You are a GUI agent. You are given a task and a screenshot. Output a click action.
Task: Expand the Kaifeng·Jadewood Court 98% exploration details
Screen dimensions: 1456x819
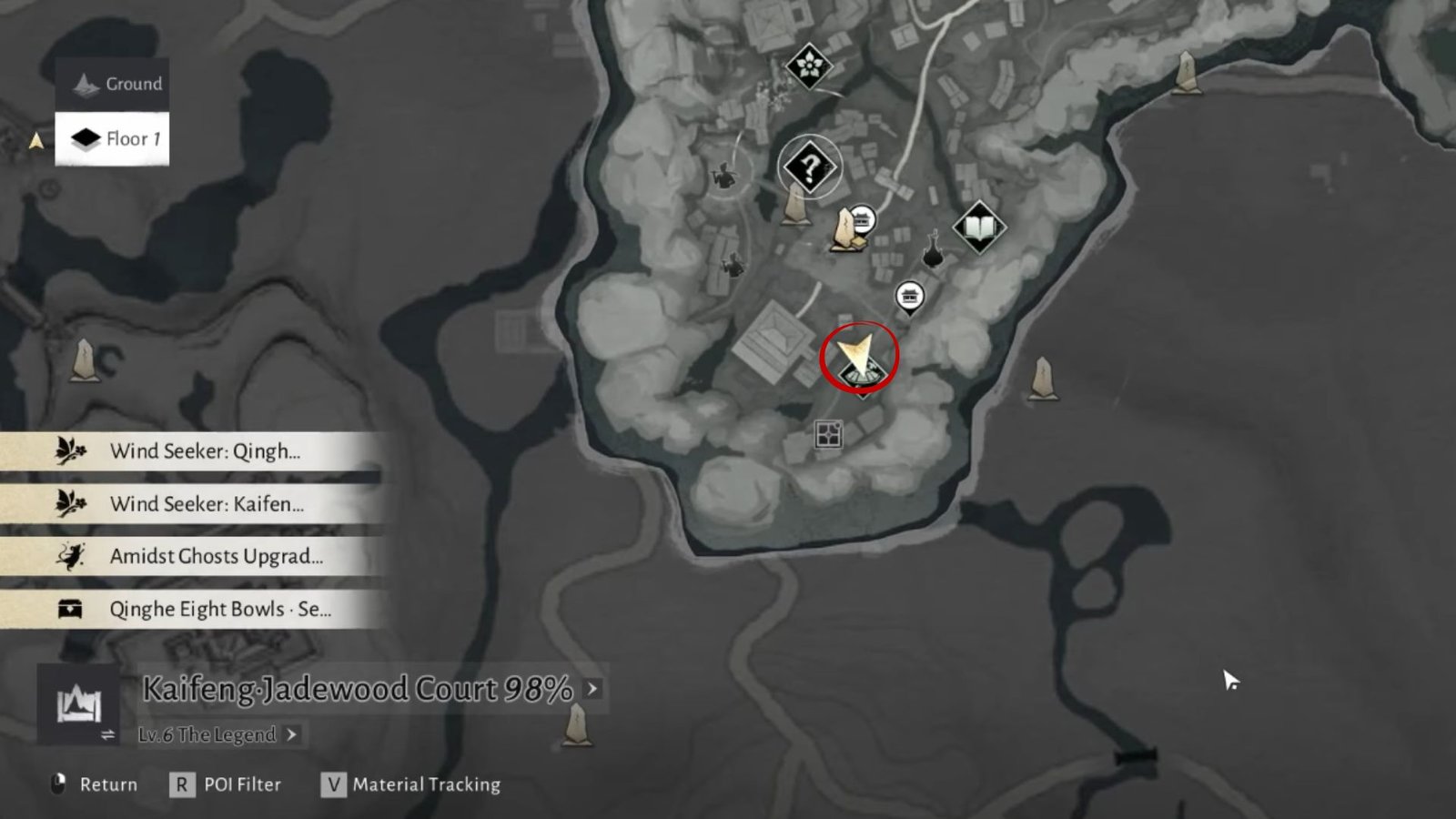(x=592, y=689)
